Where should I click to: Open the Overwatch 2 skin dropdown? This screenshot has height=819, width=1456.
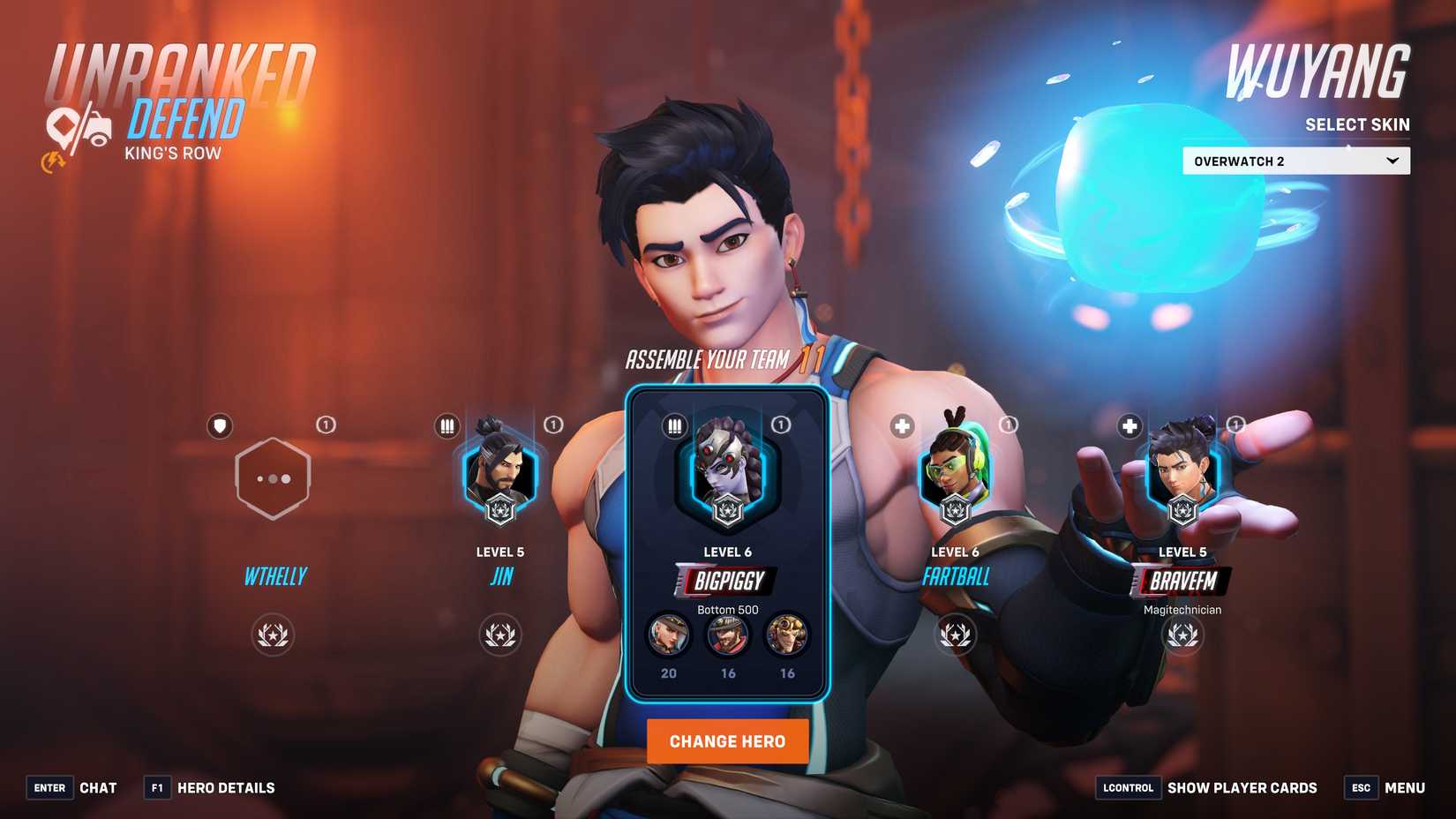coord(1295,161)
